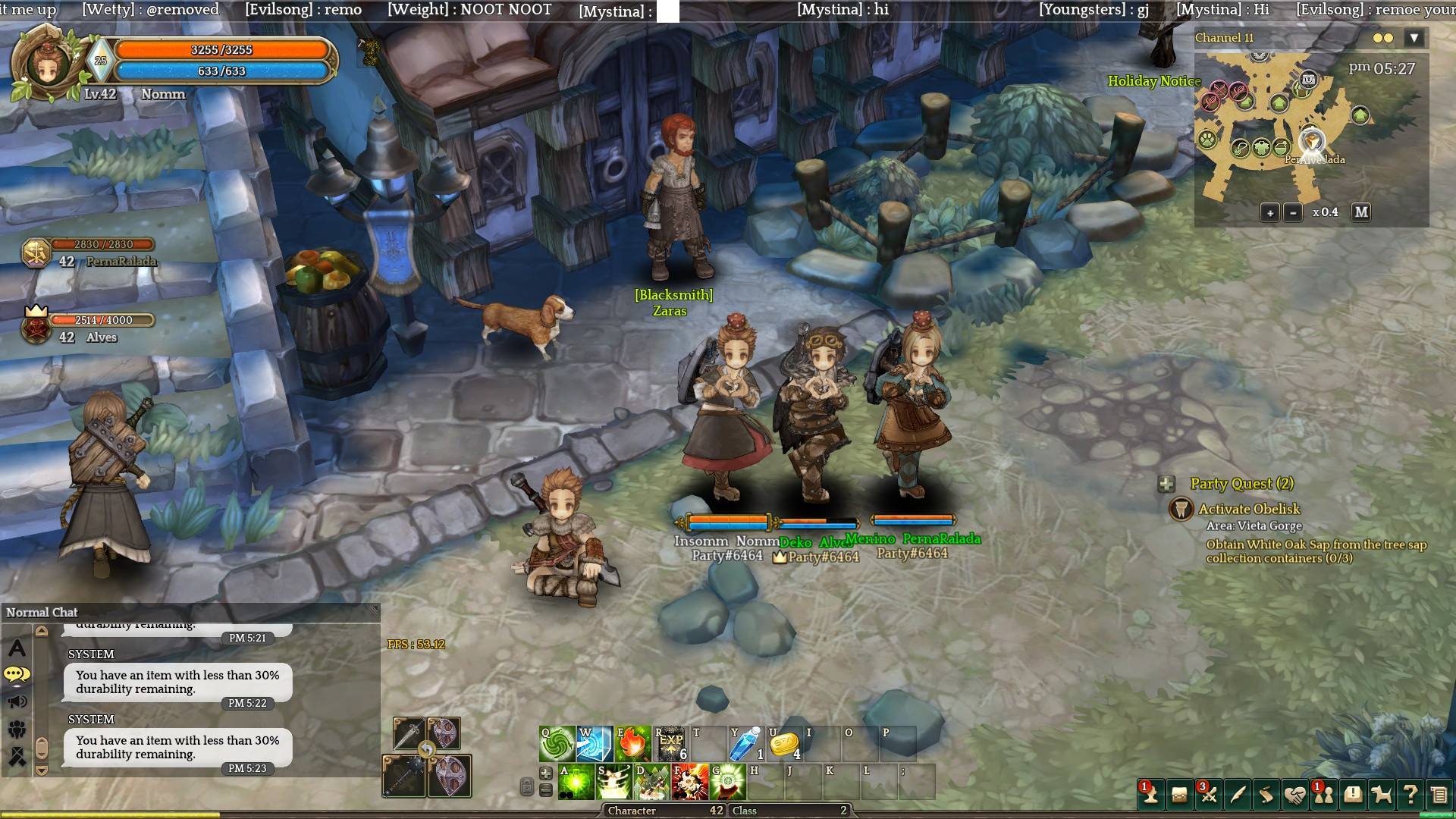Click the minimap zoom-in plus button
The image size is (1456, 819).
[x=1270, y=212]
